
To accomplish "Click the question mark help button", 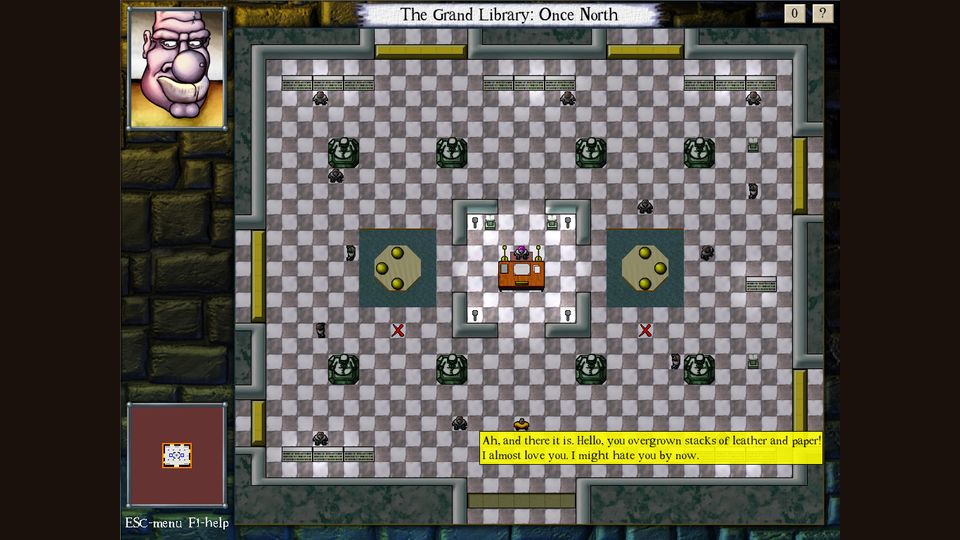I will click(x=823, y=13).
